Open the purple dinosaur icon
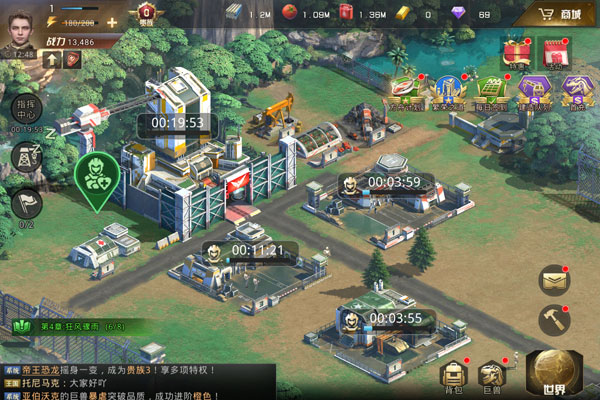The image size is (600, 400). 574,89
